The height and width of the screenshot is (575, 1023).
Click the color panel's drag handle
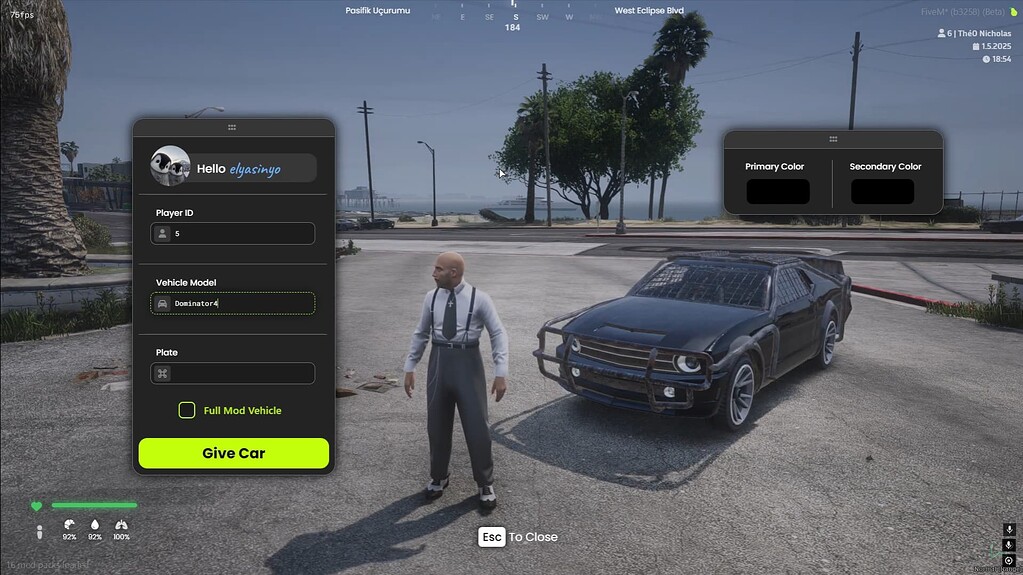coord(833,138)
